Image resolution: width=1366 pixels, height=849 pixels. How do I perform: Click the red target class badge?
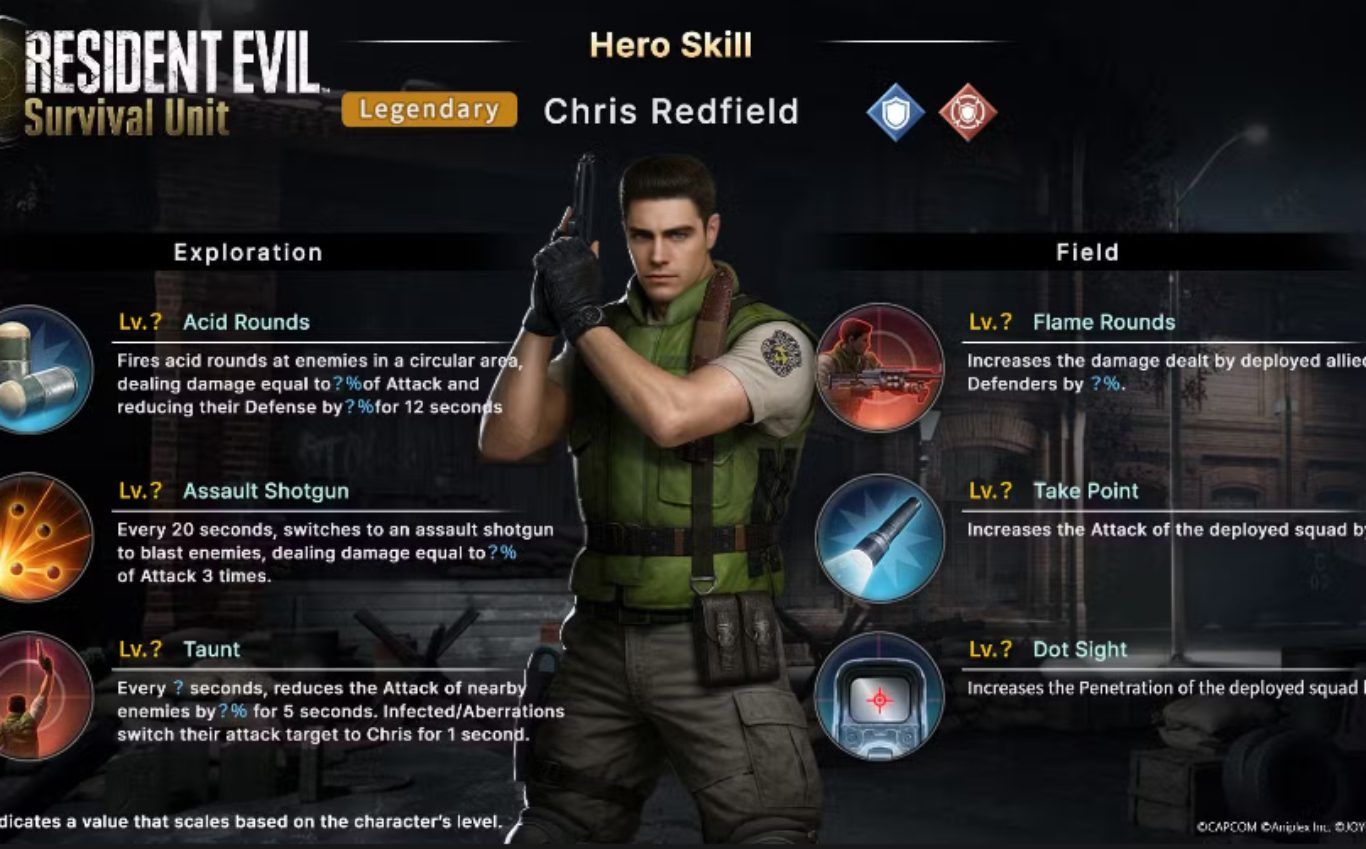click(x=967, y=111)
